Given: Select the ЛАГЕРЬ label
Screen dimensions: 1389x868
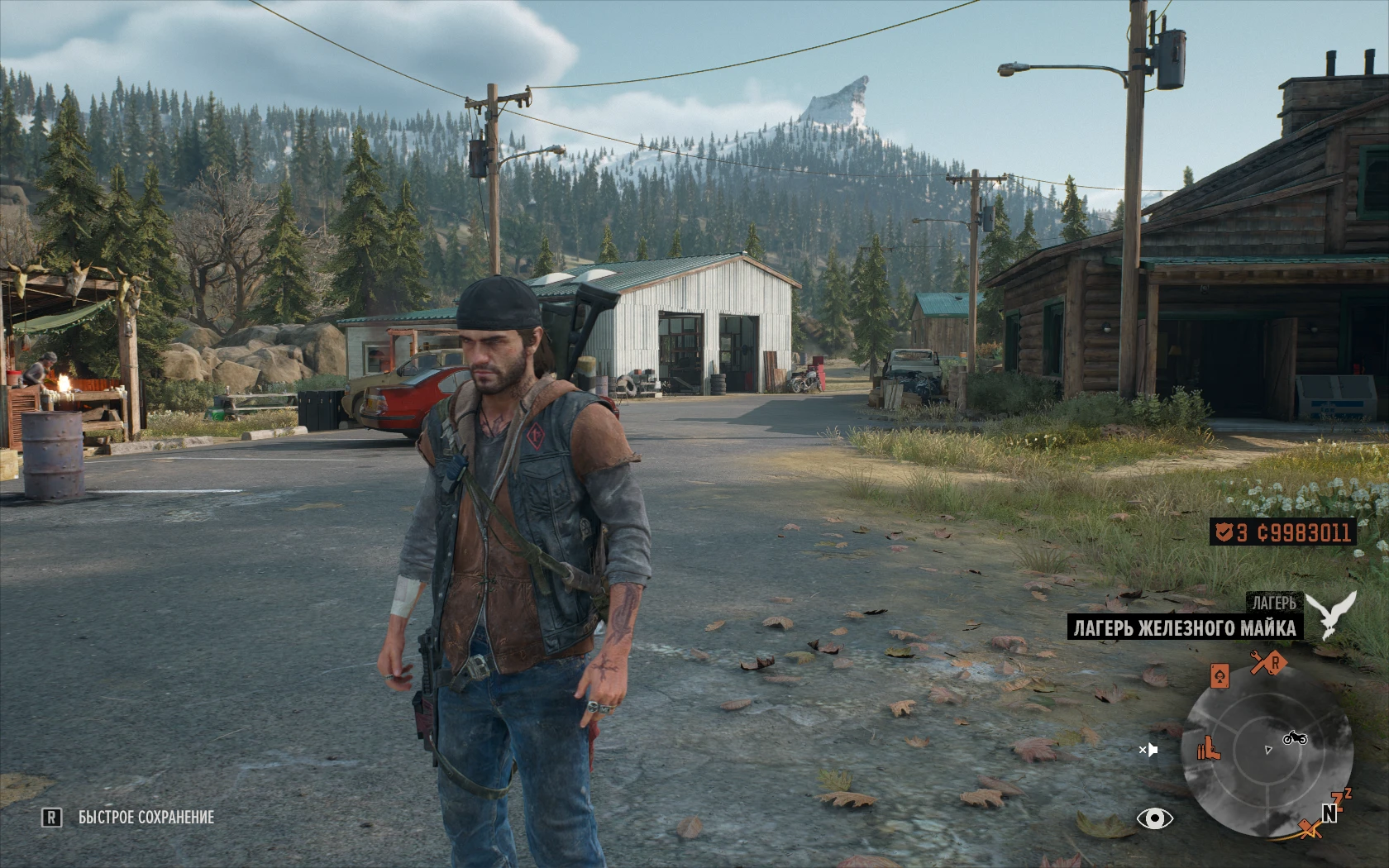Looking at the screenshot, I should pos(1275,602).
